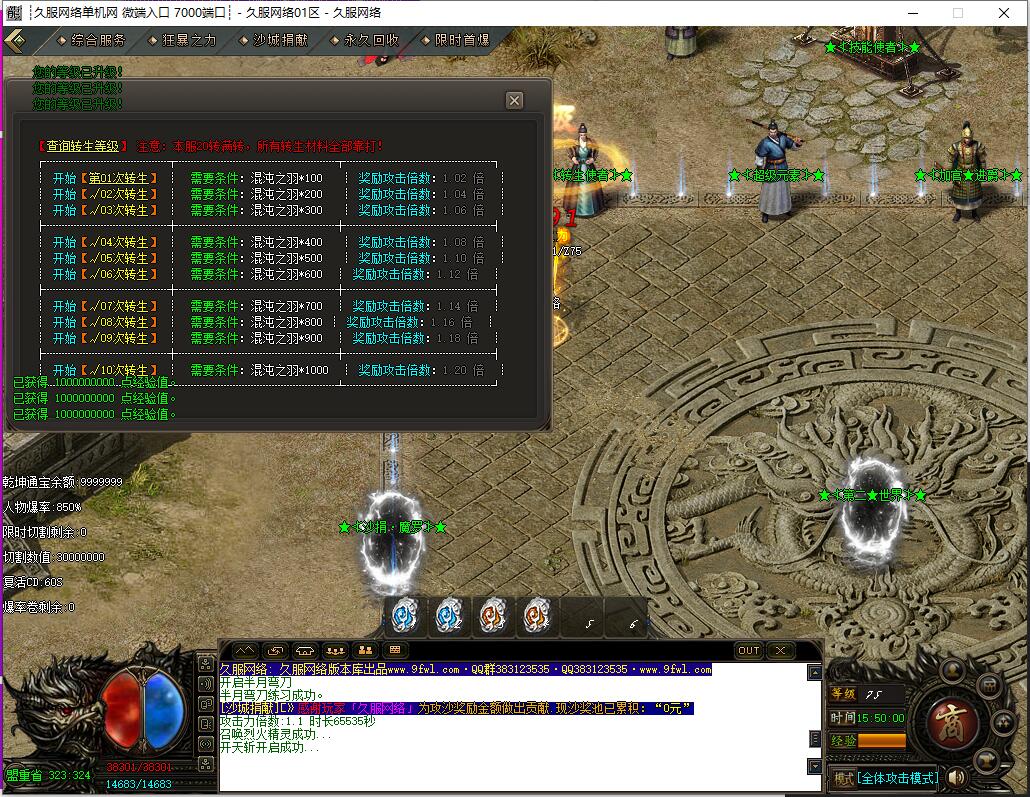1030x797 pixels.
Task: Use the first blue swirl hotbar item
Action: (404, 616)
